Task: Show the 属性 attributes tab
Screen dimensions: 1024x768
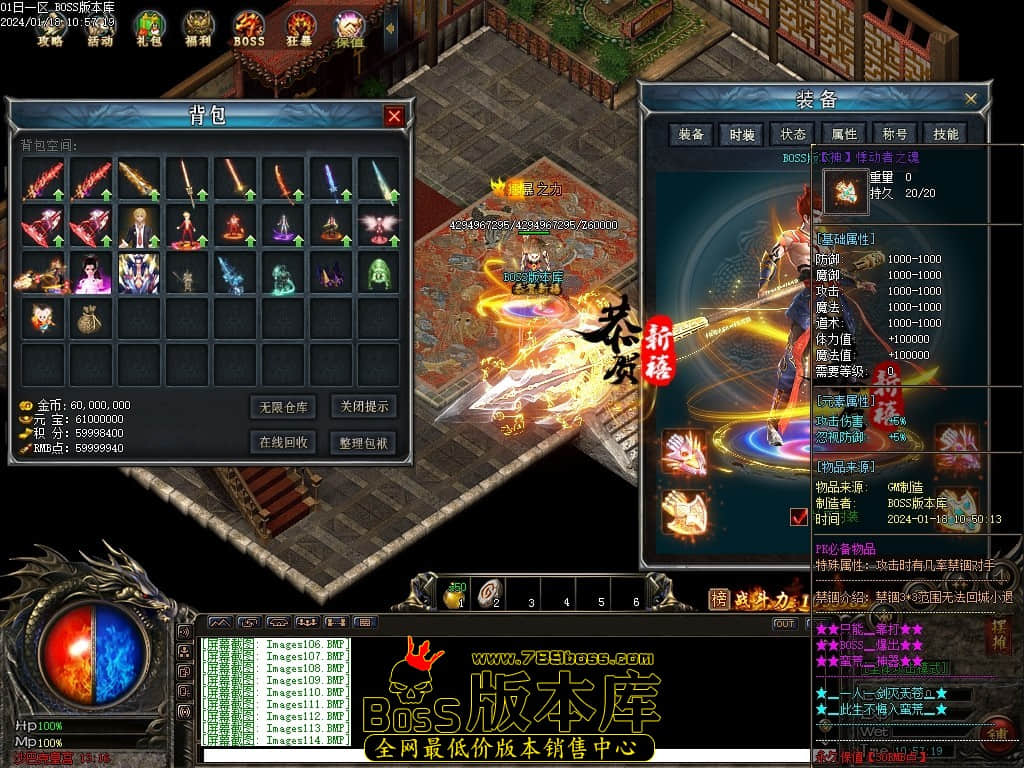Action: point(844,134)
